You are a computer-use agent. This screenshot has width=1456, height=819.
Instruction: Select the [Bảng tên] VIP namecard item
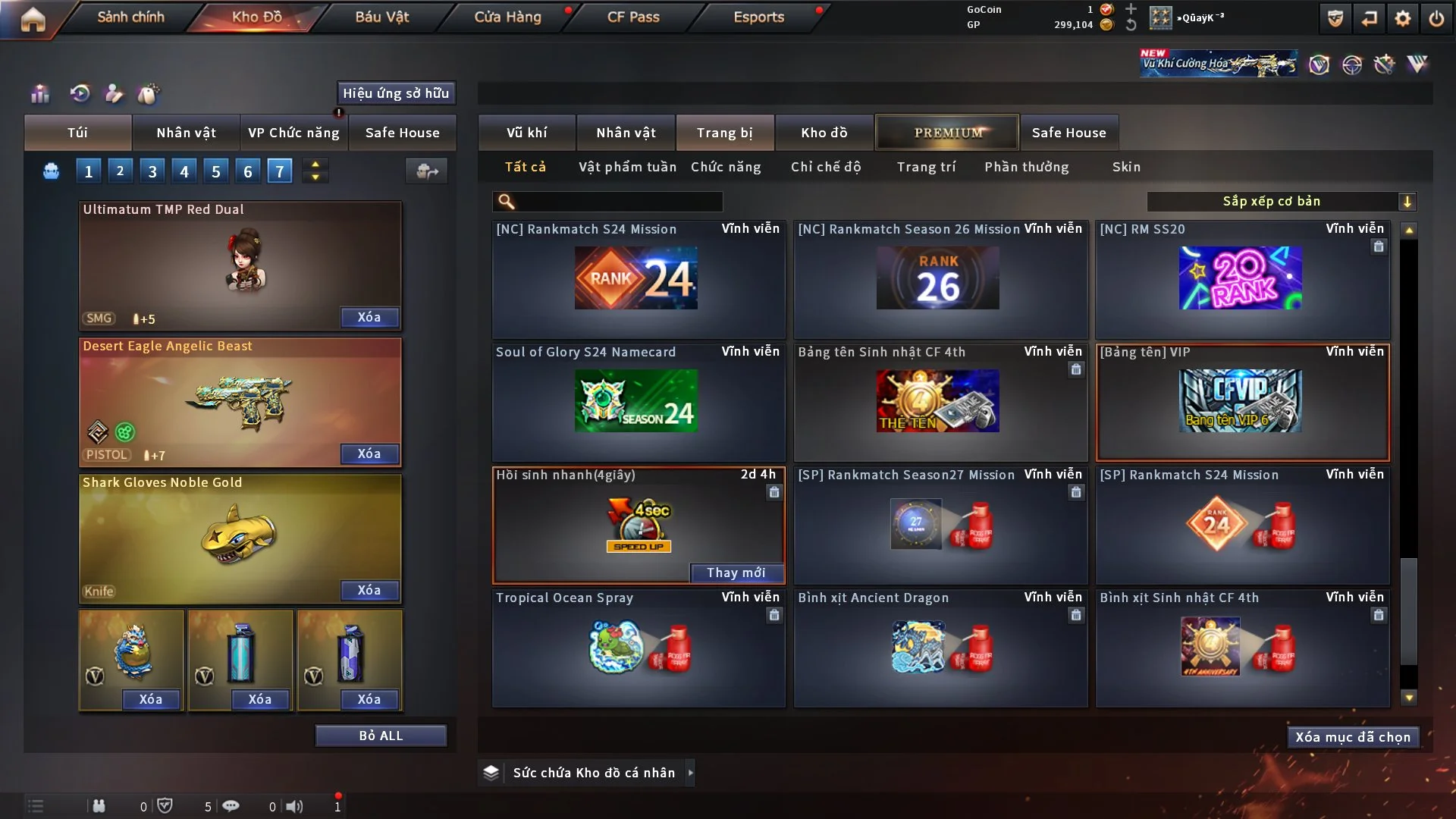click(1241, 403)
